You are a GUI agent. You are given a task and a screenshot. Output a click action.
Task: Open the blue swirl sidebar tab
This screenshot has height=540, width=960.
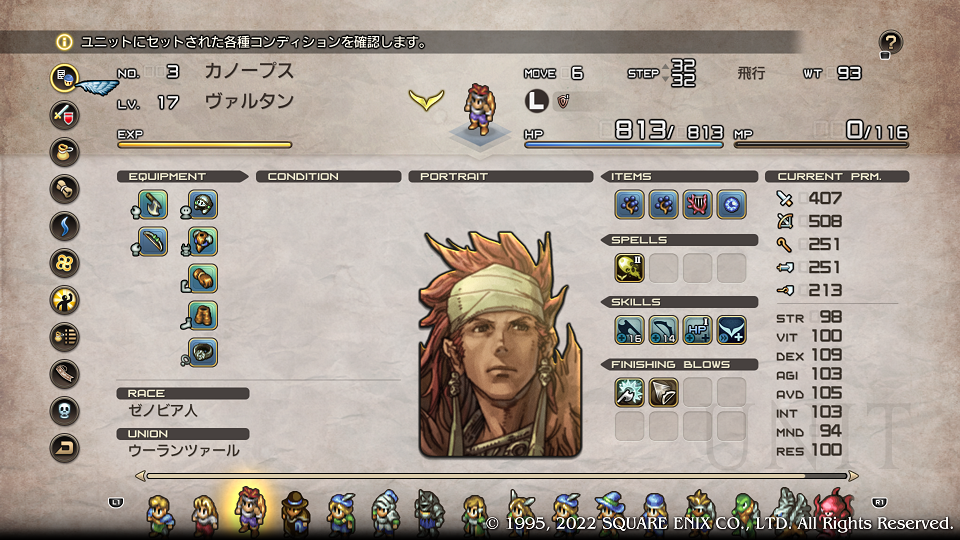click(x=65, y=226)
